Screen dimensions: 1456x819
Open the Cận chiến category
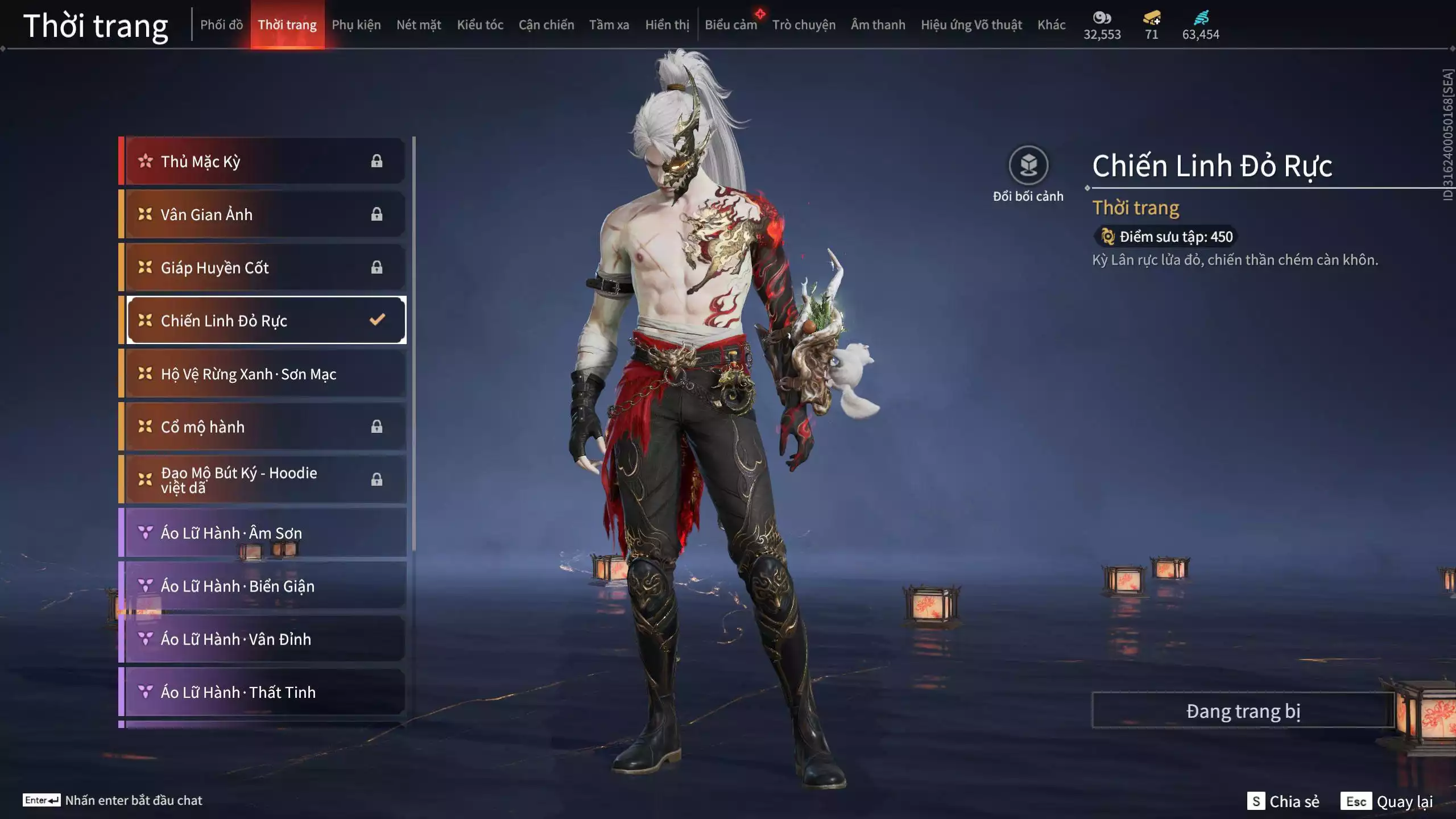tap(546, 25)
